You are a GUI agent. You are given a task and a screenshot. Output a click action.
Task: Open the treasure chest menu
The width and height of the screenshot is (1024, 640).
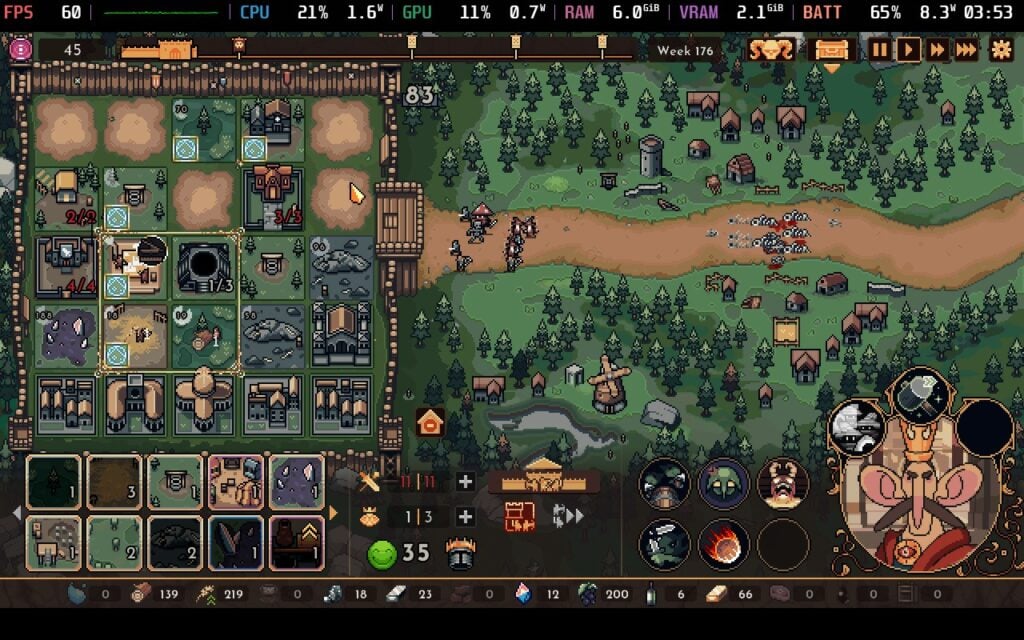832,50
